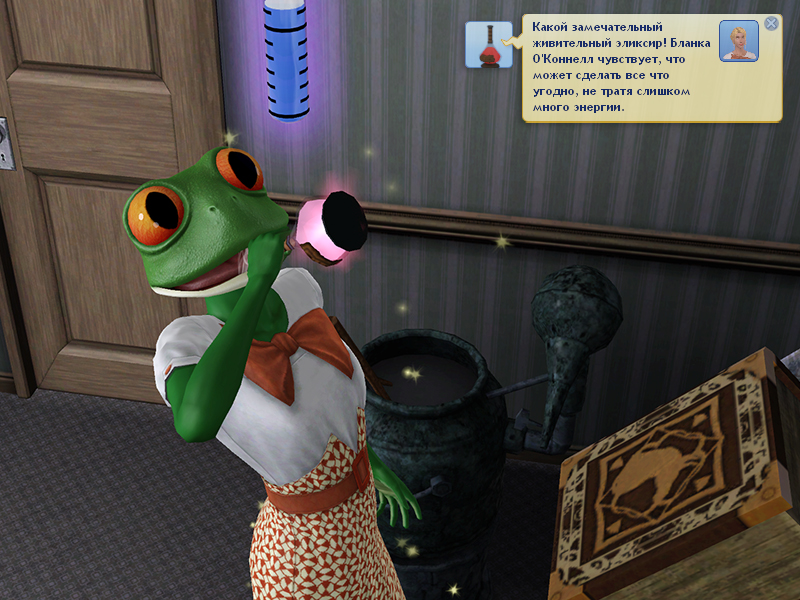Close the elixir notification popup
This screenshot has height=600, width=800.
(x=771, y=23)
